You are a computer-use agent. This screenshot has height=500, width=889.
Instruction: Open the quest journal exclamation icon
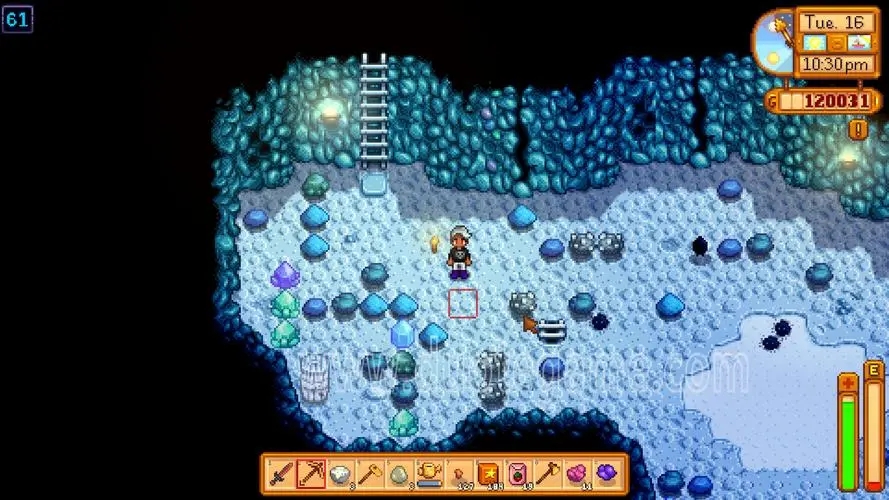click(x=857, y=129)
